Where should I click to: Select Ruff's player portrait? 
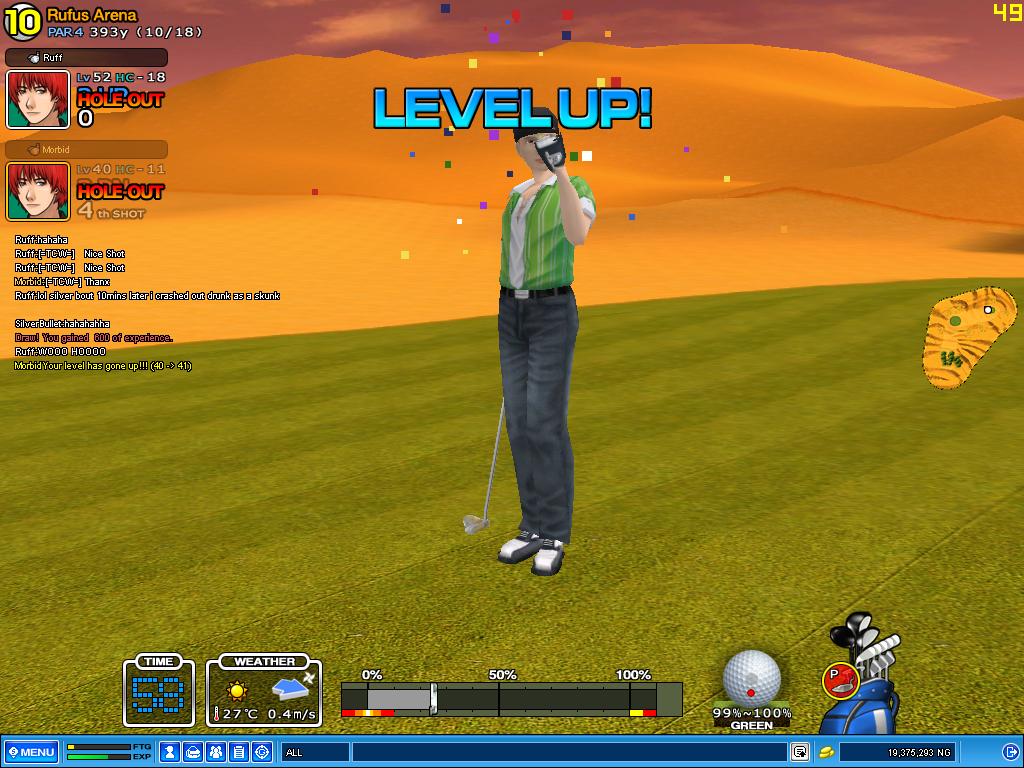pyautogui.click(x=38, y=99)
